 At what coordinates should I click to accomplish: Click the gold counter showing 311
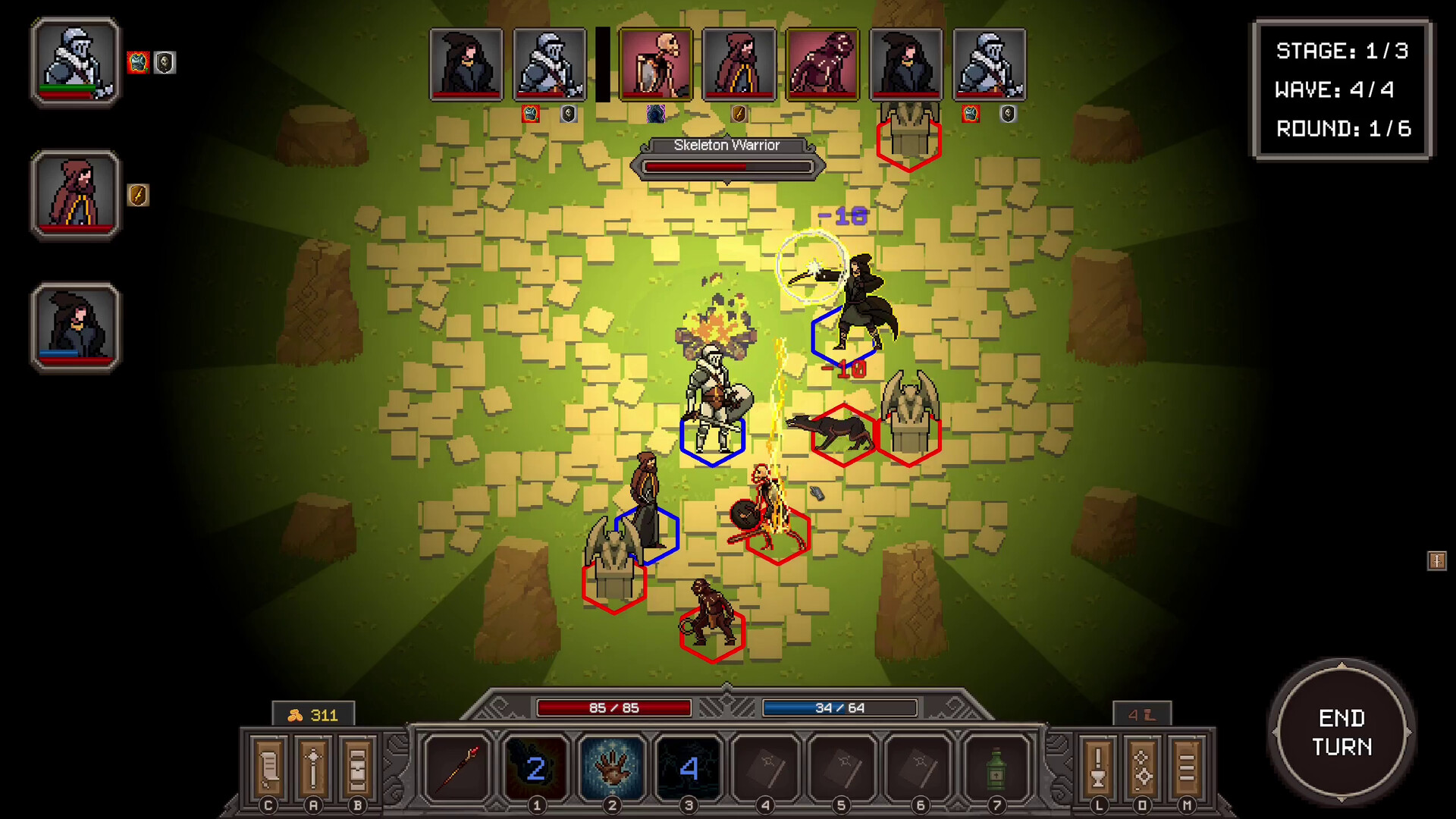pos(313,713)
